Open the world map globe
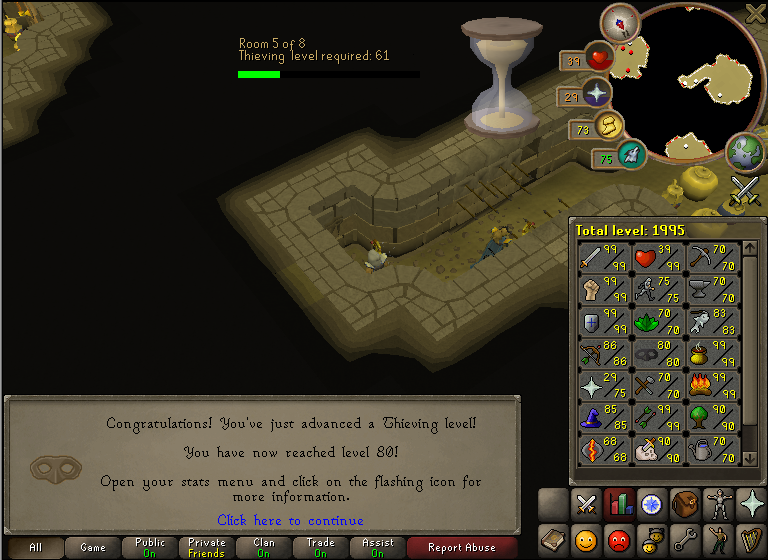 click(x=745, y=151)
